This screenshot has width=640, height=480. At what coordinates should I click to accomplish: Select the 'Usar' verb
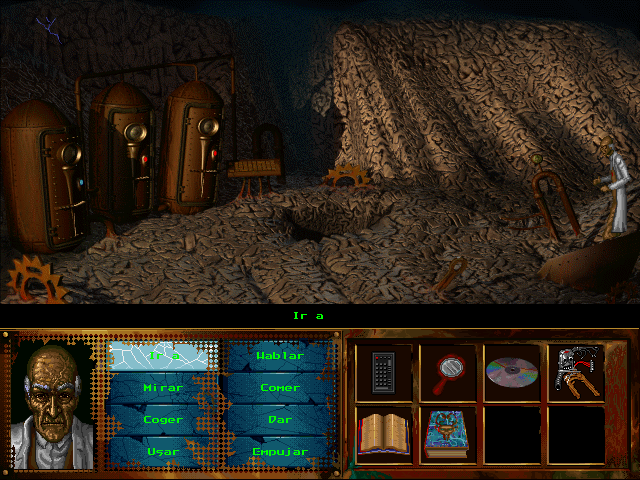pos(164,451)
